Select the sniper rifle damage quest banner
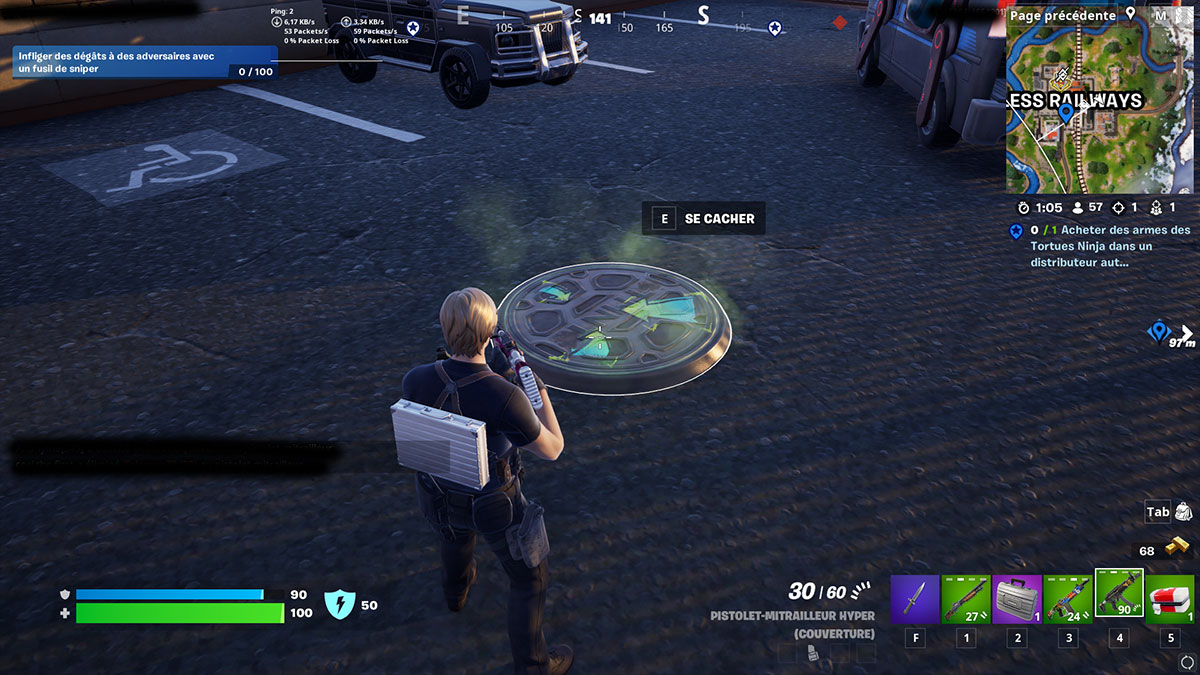The width and height of the screenshot is (1200, 675). 144,63
